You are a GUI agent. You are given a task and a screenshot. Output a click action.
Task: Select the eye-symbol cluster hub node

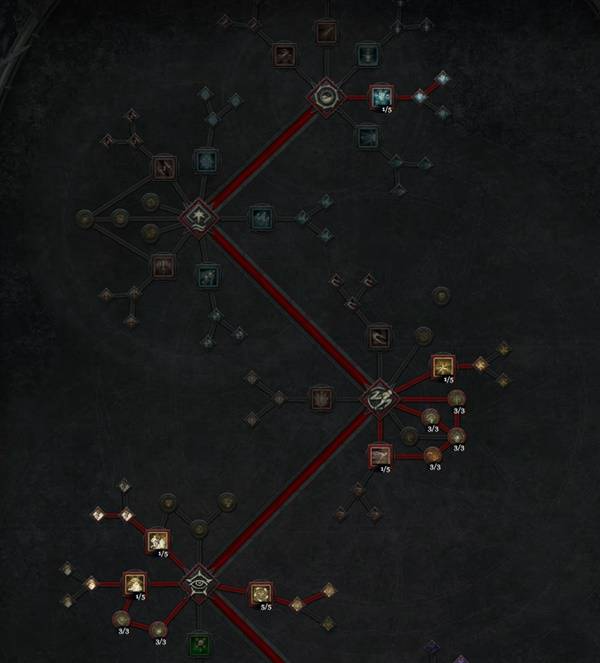pos(197,584)
